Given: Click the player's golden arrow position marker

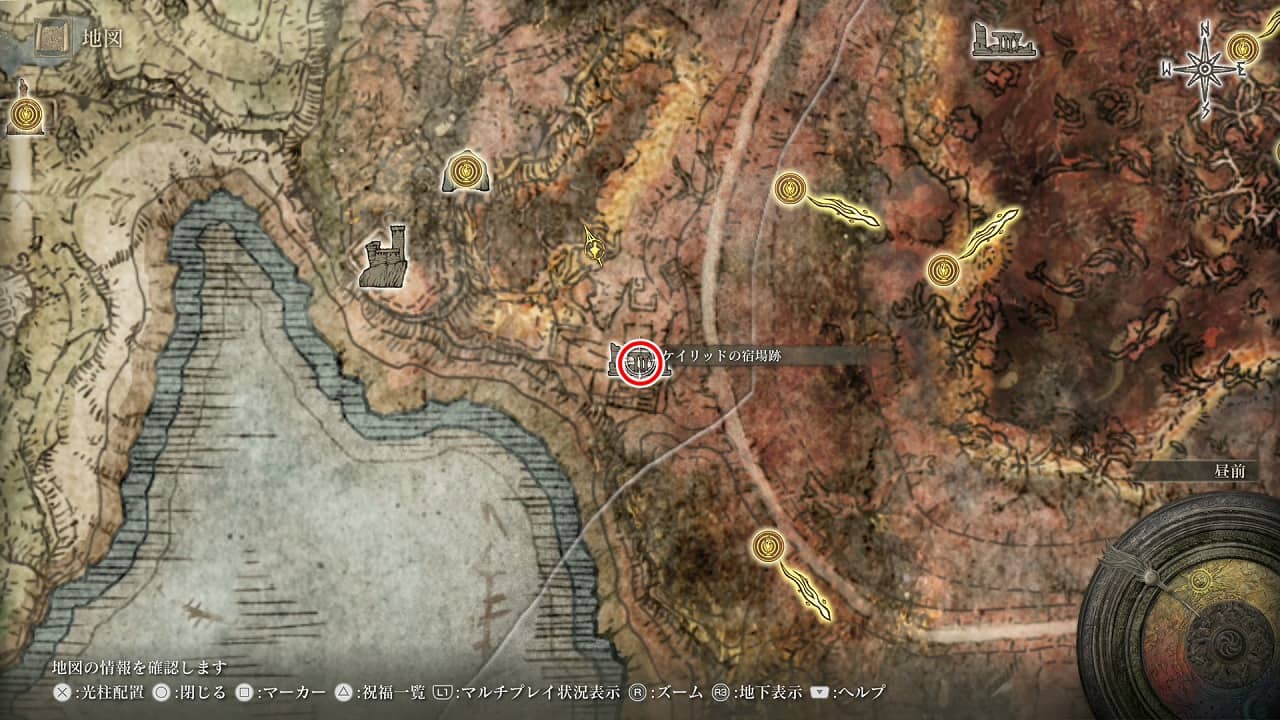Looking at the screenshot, I should pyautogui.click(x=596, y=244).
